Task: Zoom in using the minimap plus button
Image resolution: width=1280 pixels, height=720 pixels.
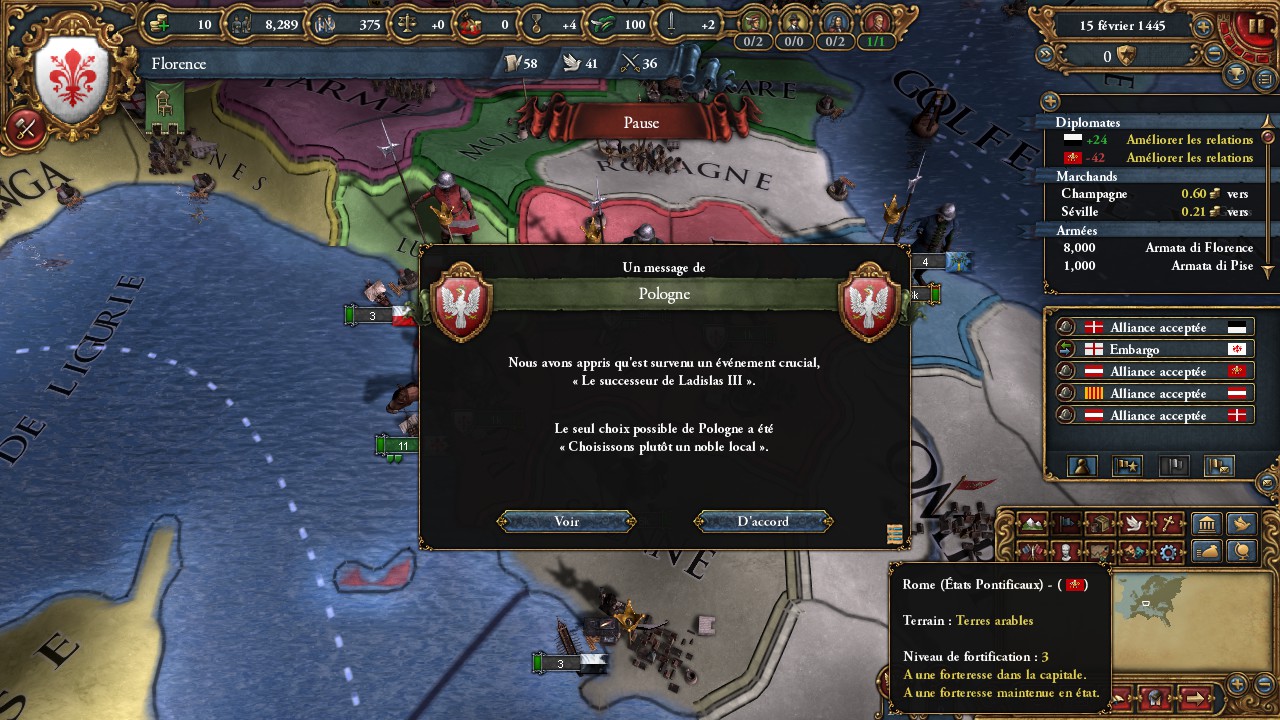Action: point(1237,684)
